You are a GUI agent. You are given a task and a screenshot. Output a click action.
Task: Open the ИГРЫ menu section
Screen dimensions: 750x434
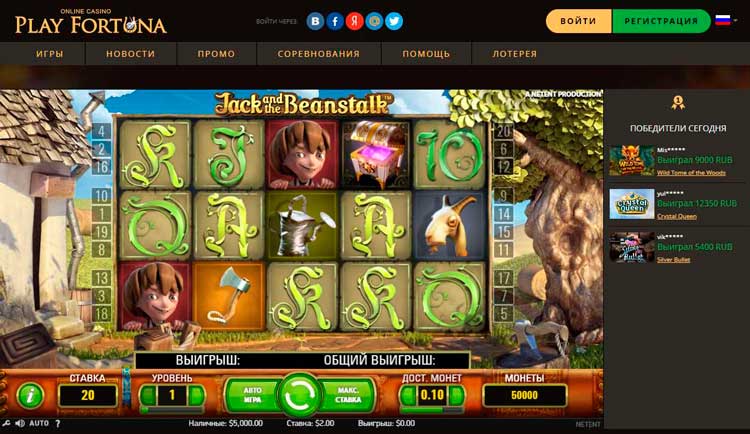(50, 54)
